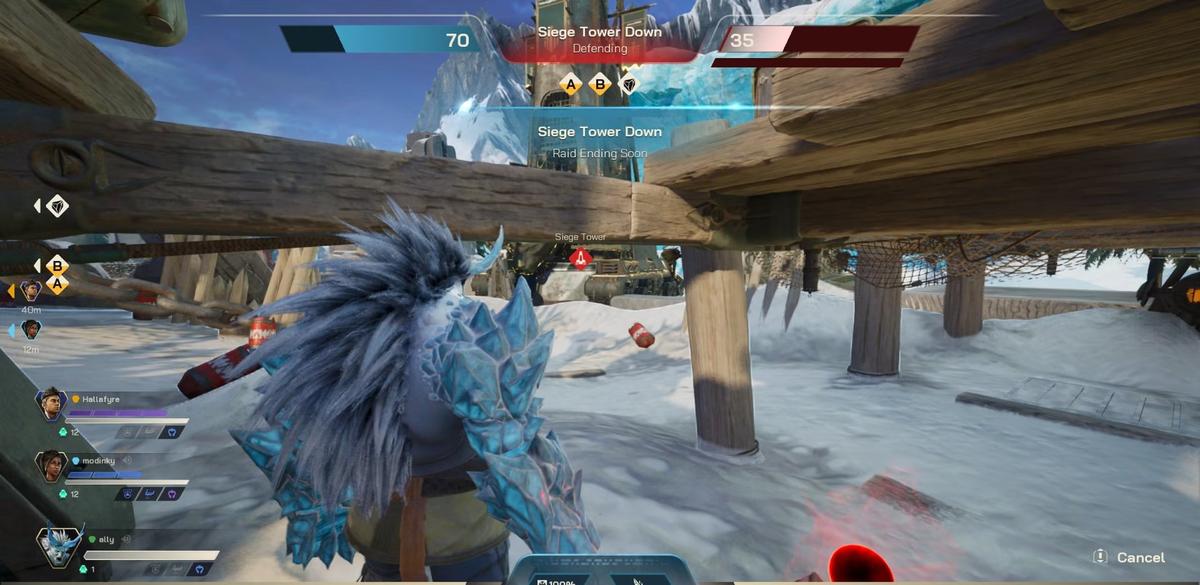Screen dimensions: 1200x585
Task: Click the Cancel prompt label
Action: click(x=1140, y=557)
